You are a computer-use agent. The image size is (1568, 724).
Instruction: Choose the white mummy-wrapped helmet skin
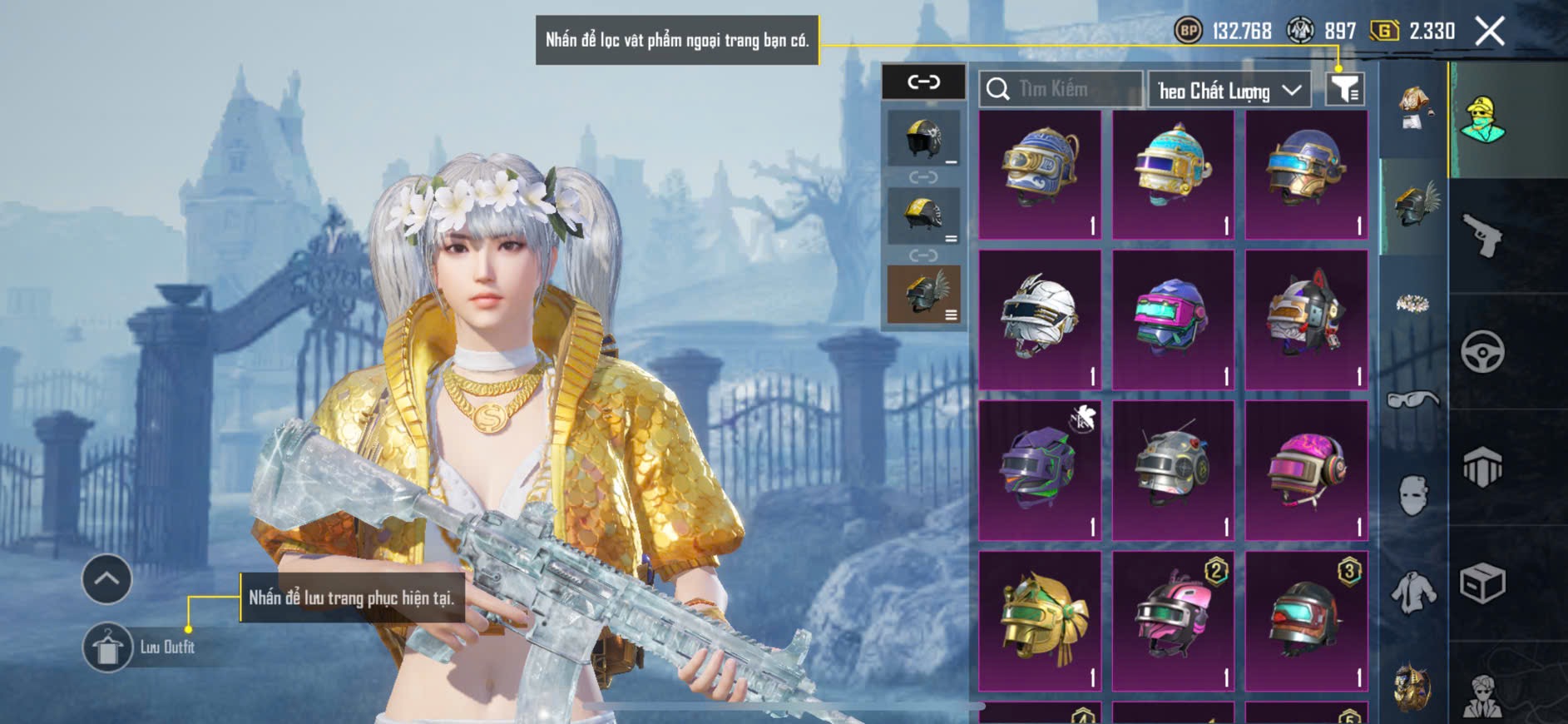tap(1040, 320)
